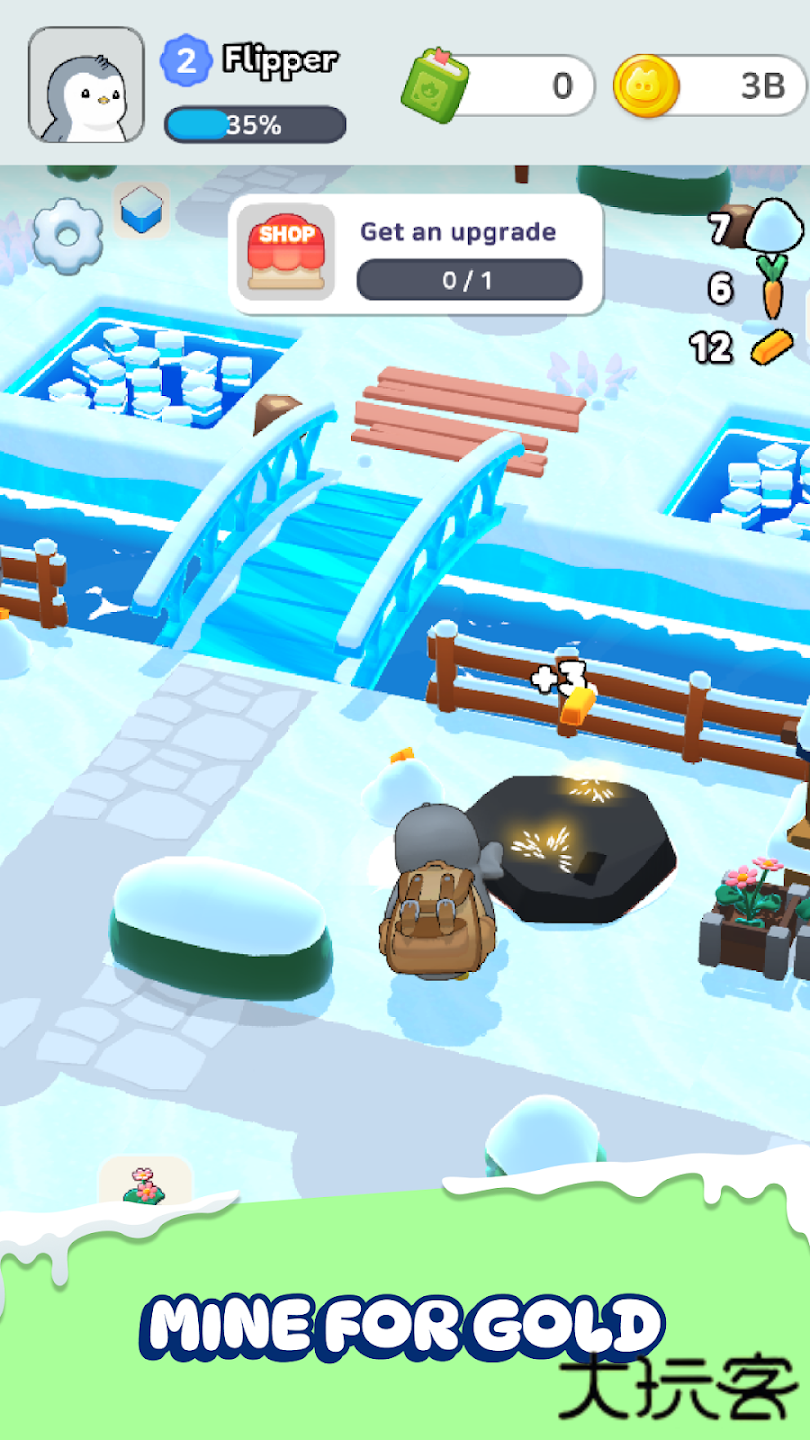
Task: Tap the green book currency icon
Action: pyautogui.click(x=435, y=84)
